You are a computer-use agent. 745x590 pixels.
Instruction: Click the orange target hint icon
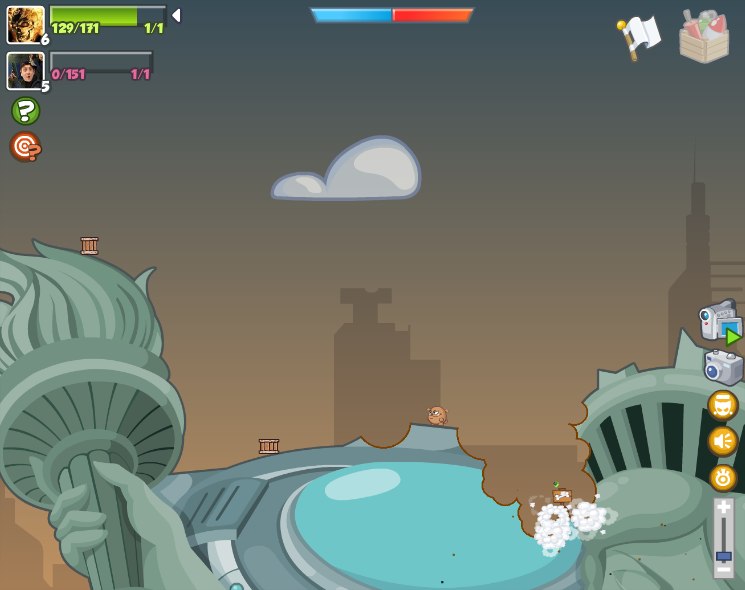25,147
